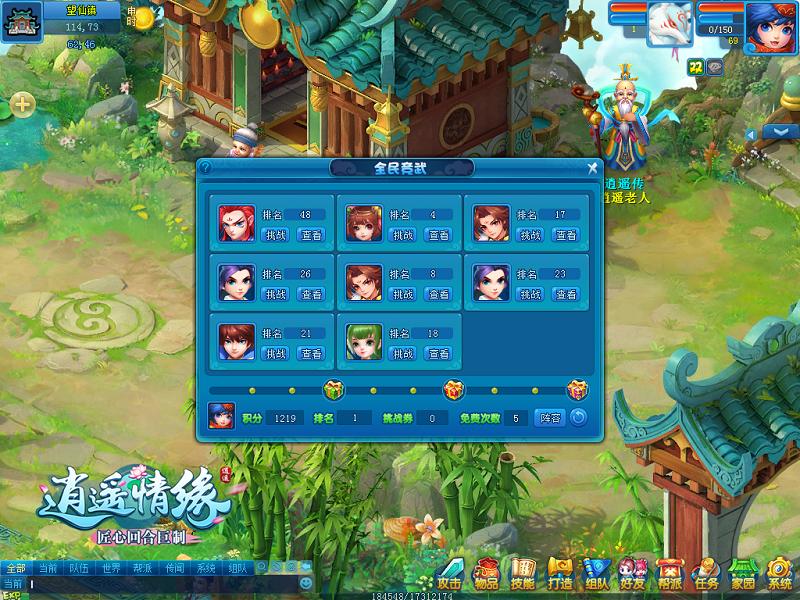
Task: Challenge the rank 17 opponent
Action: (x=530, y=235)
